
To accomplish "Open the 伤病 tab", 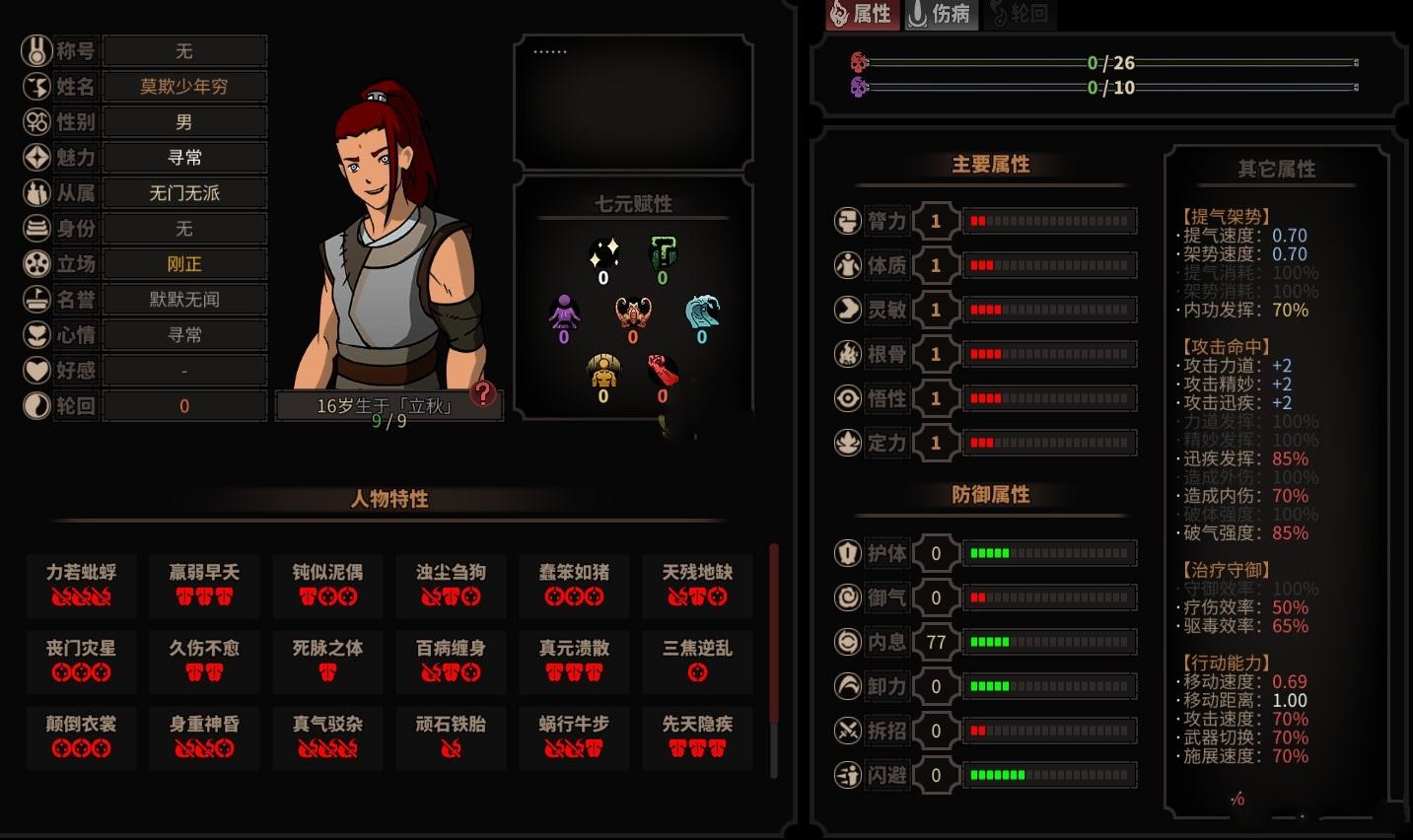I will [940, 14].
